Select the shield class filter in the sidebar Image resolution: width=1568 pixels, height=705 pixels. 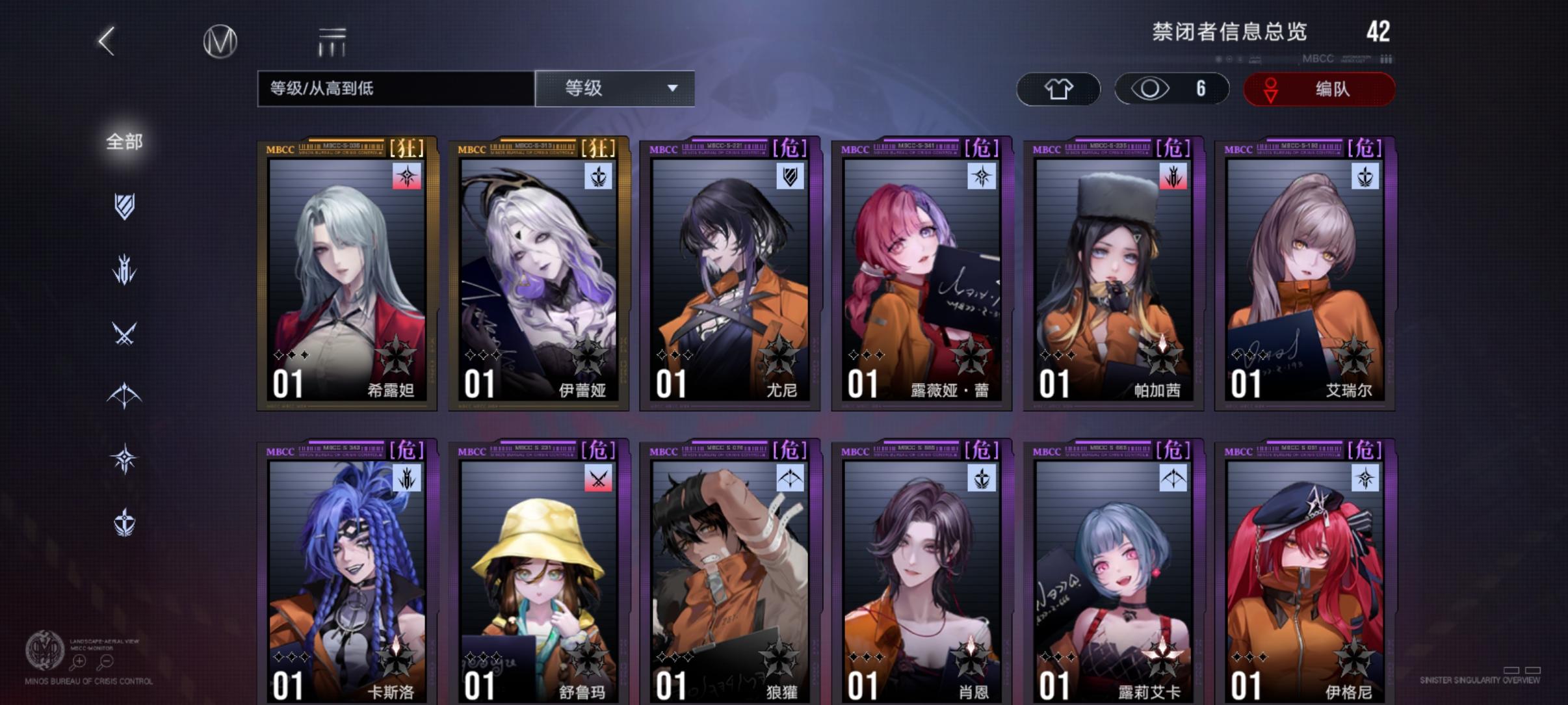[x=124, y=207]
